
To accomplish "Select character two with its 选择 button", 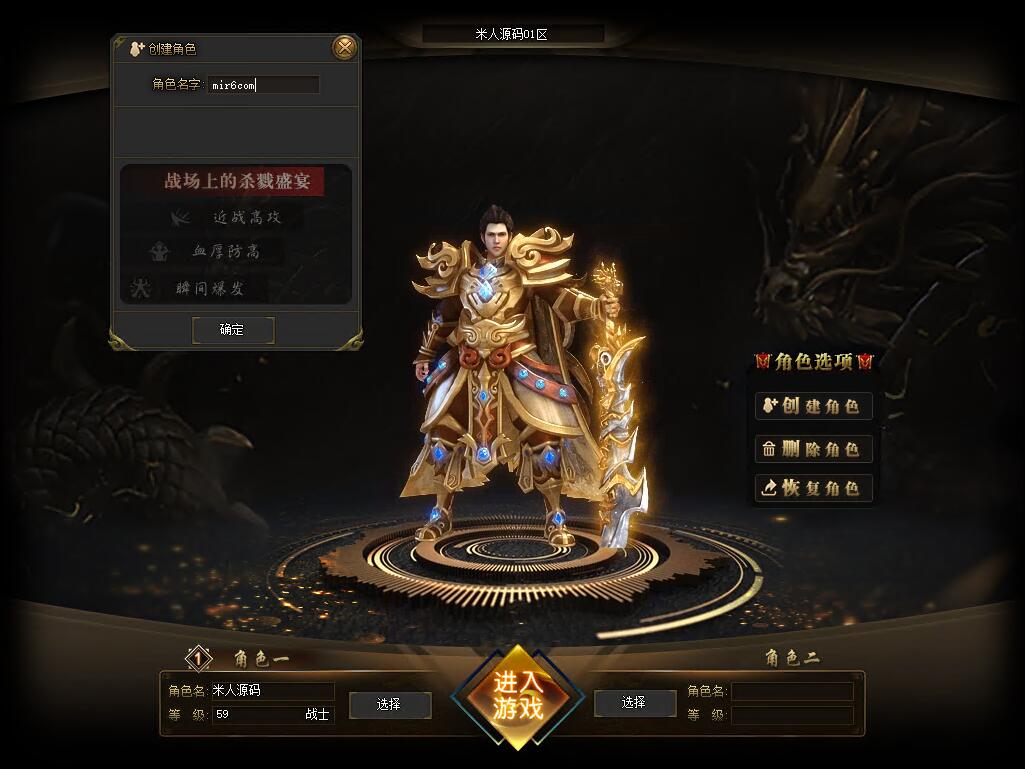I will (633, 703).
